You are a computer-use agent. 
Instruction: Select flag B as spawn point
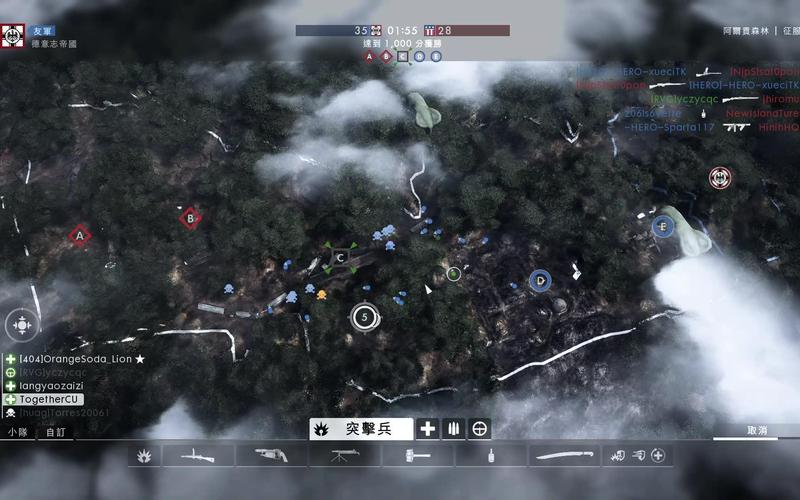(189, 217)
